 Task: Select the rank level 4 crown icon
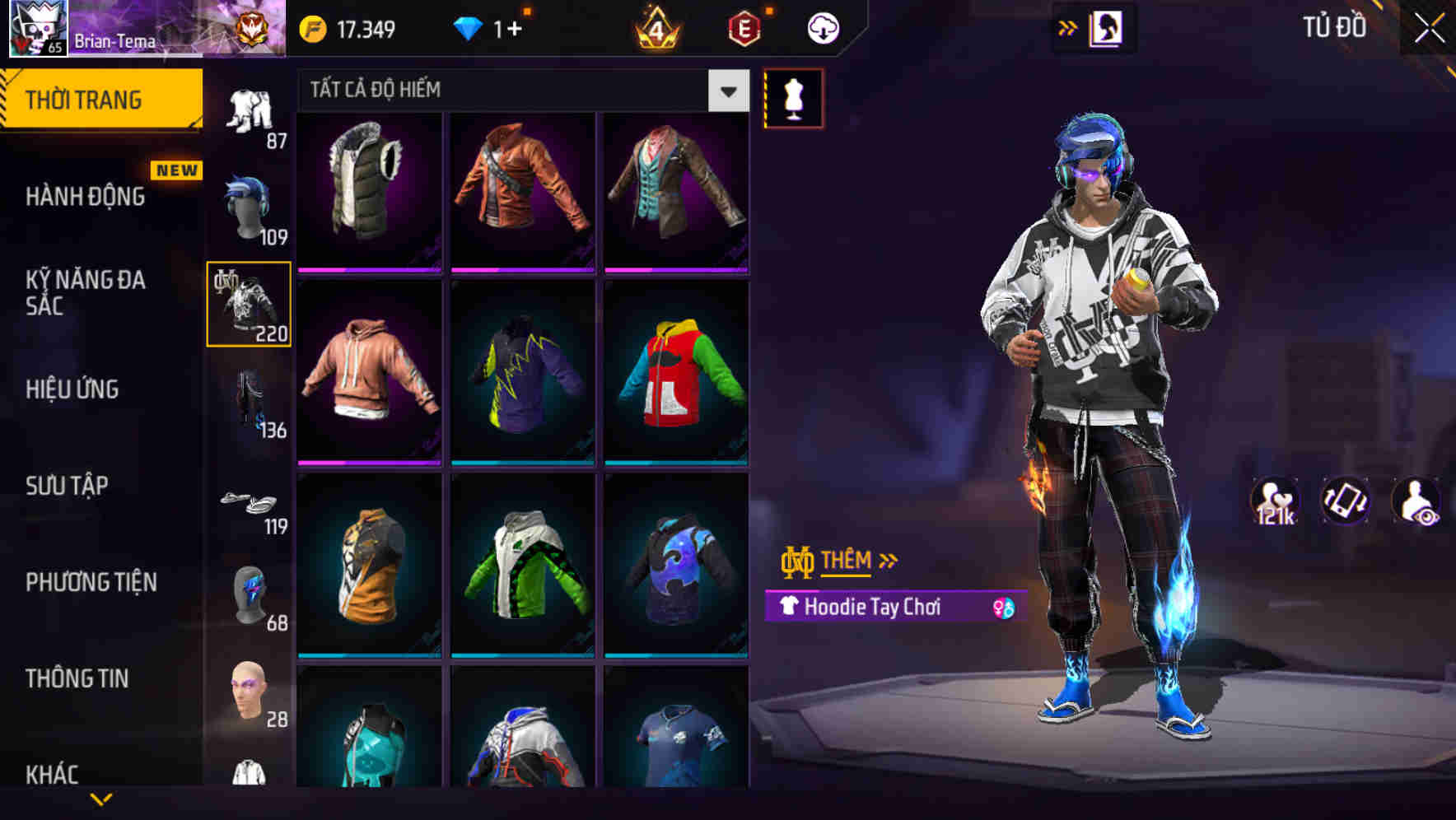click(655, 27)
